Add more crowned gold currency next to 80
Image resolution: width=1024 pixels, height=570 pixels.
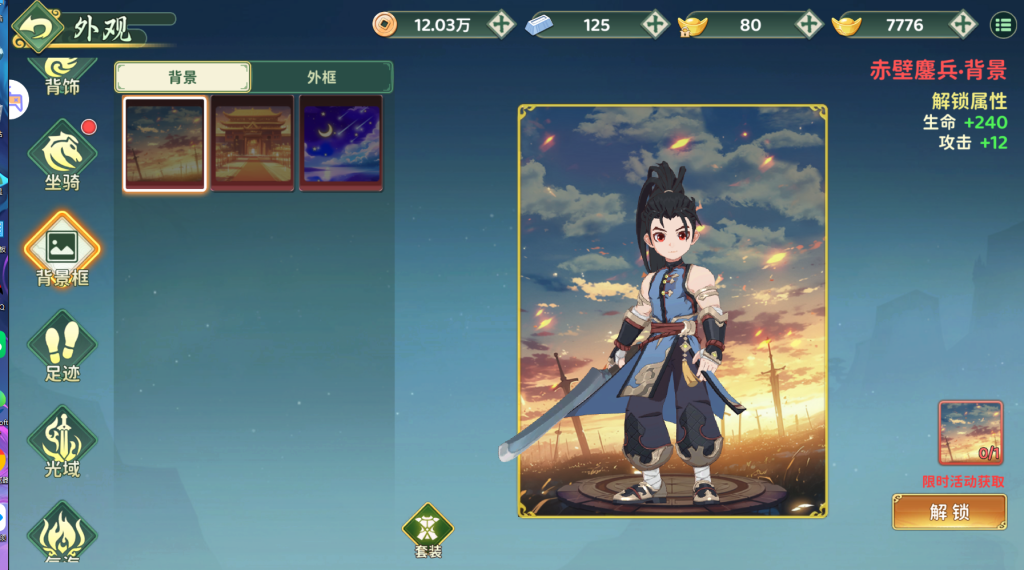click(x=808, y=24)
